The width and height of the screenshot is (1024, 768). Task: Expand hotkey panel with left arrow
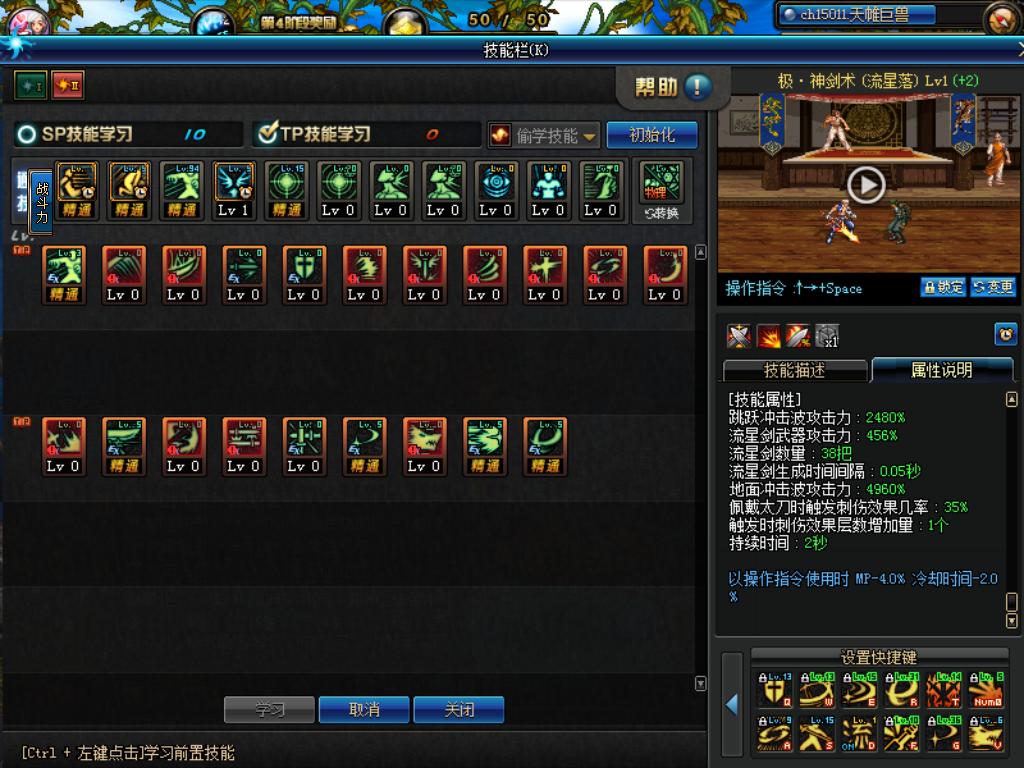point(733,705)
